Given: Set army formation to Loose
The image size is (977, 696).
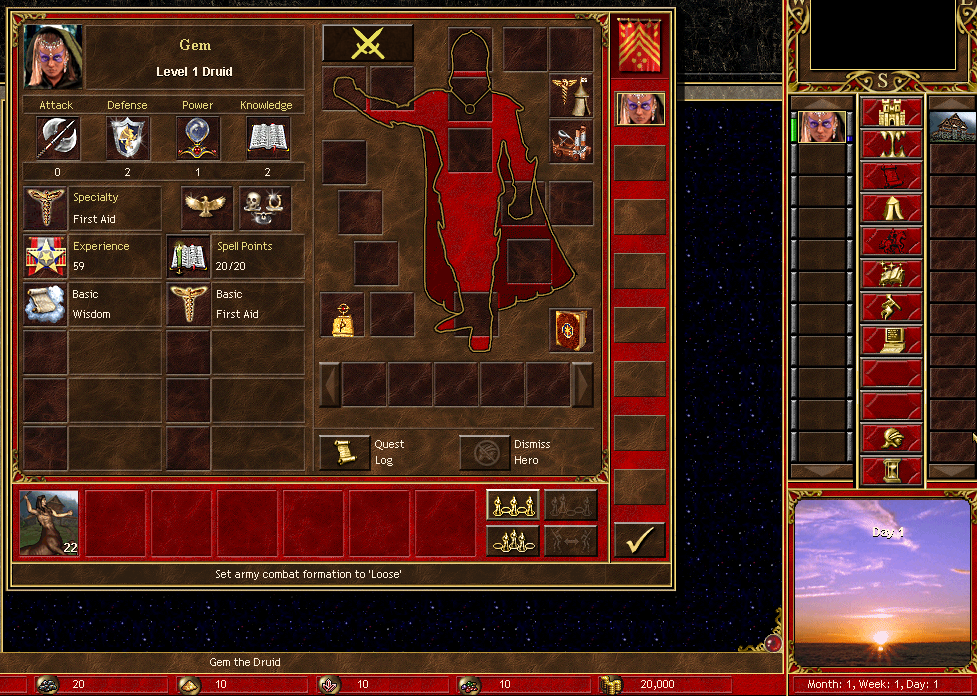Looking at the screenshot, I should click(513, 505).
